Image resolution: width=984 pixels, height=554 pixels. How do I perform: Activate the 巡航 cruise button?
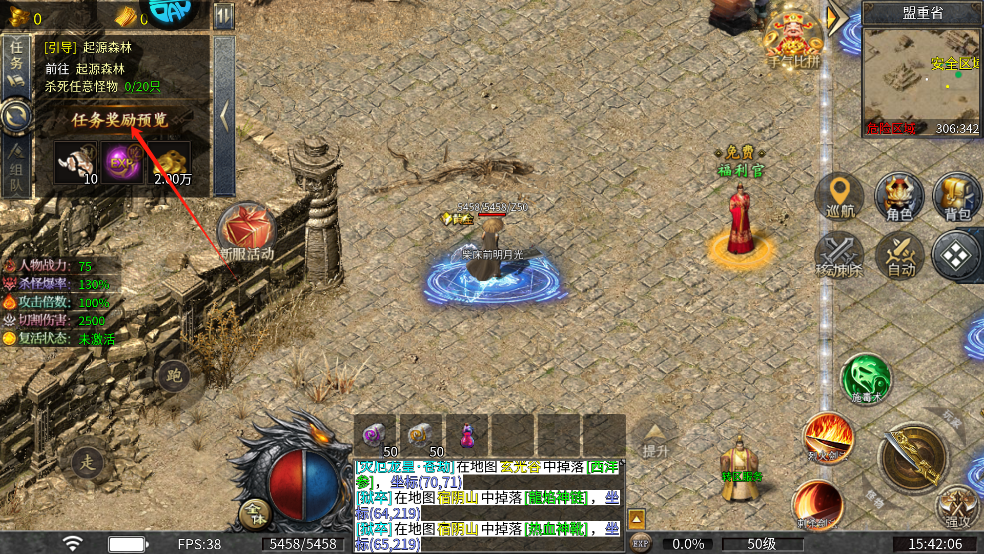coord(839,196)
